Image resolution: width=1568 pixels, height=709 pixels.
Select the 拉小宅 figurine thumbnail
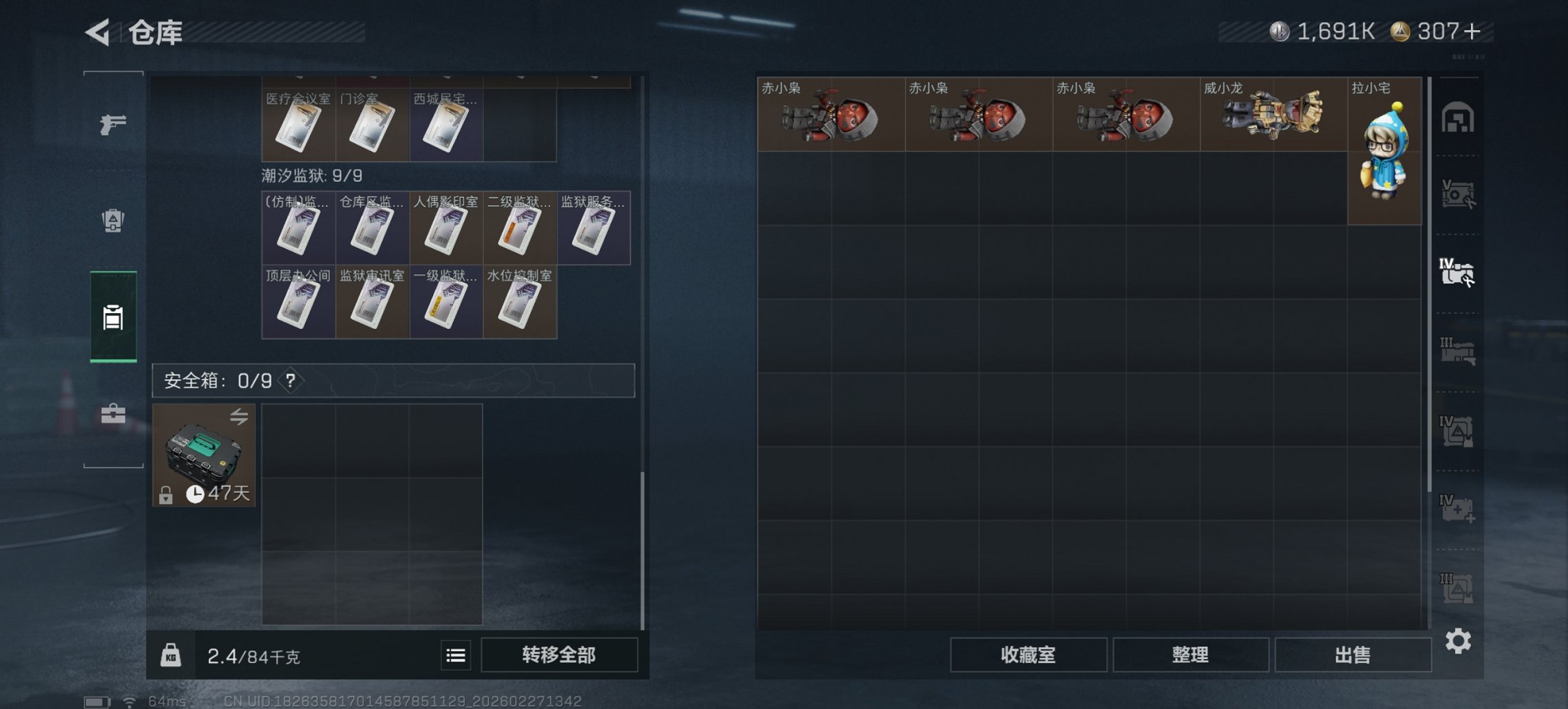point(1384,150)
